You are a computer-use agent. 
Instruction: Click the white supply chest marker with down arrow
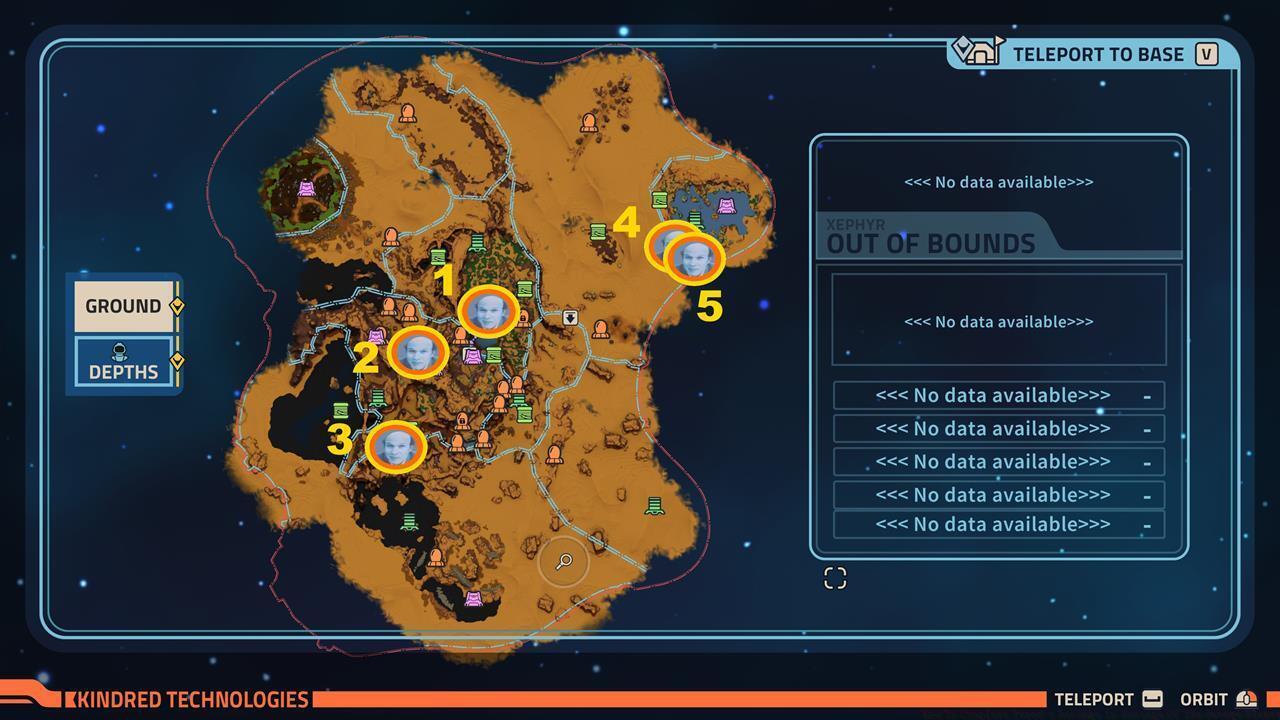point(569,318)
